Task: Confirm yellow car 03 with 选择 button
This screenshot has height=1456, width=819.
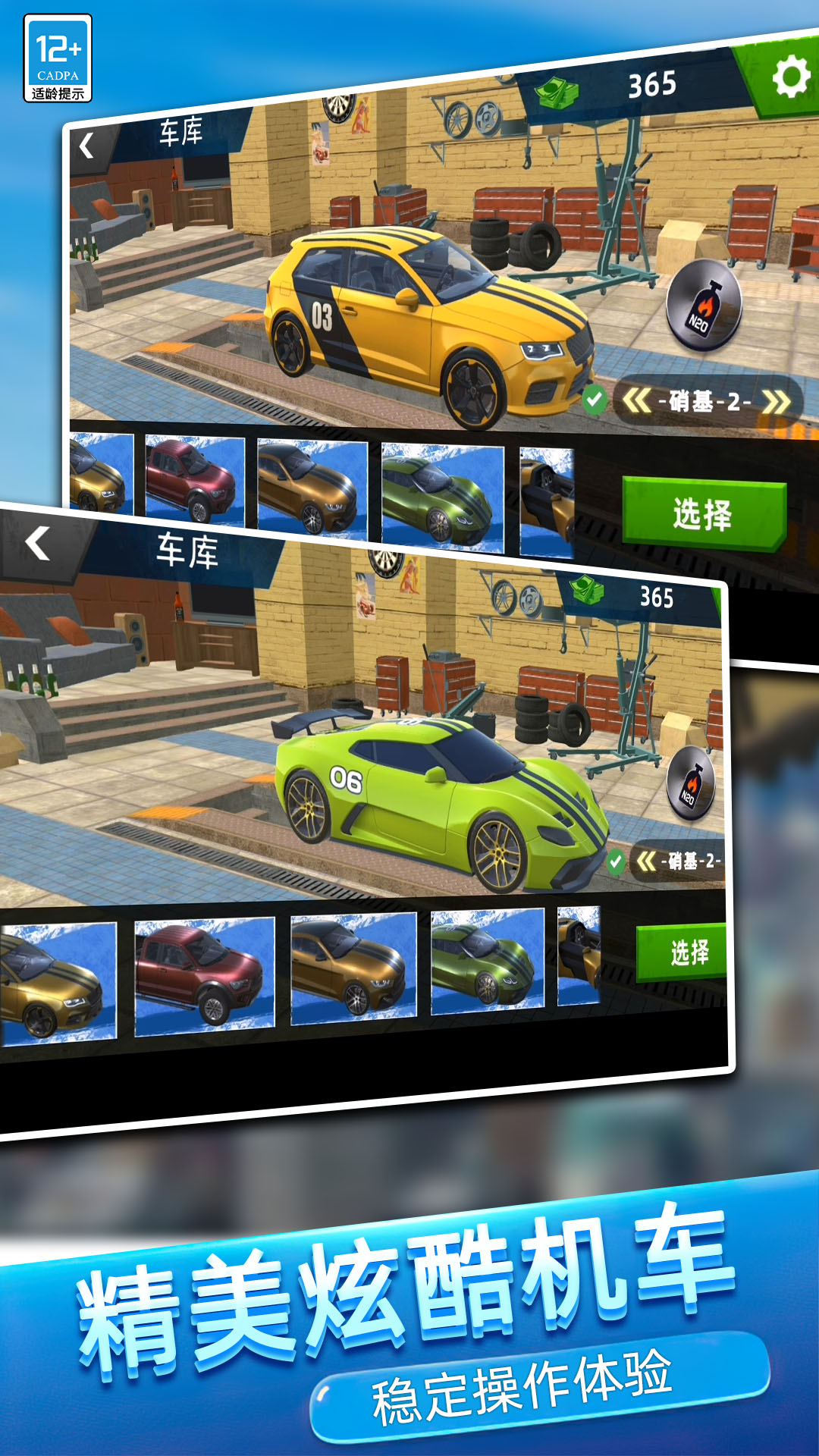Action: (x=703, y=513)
